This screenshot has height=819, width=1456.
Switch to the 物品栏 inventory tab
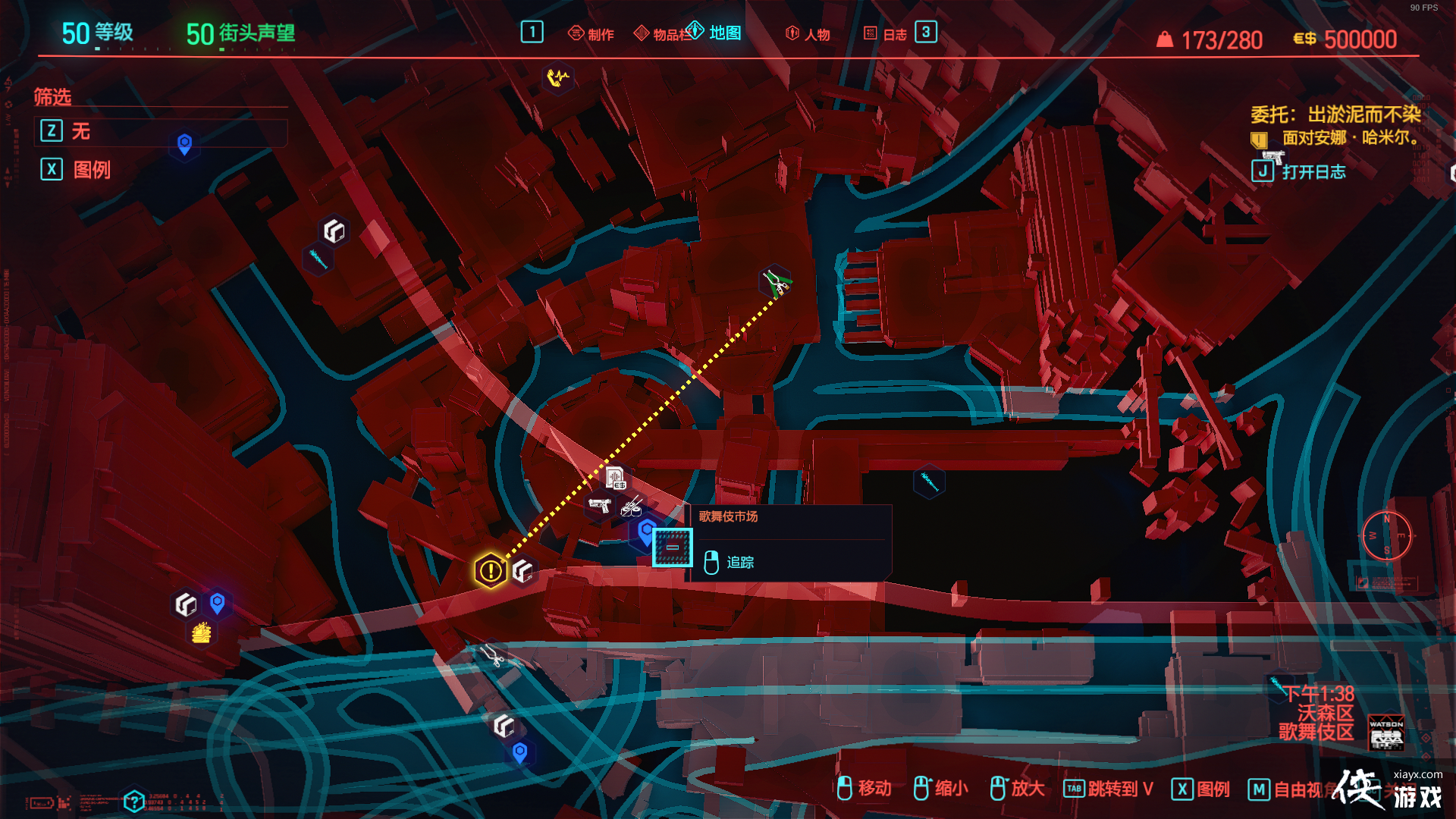point(662,34)
